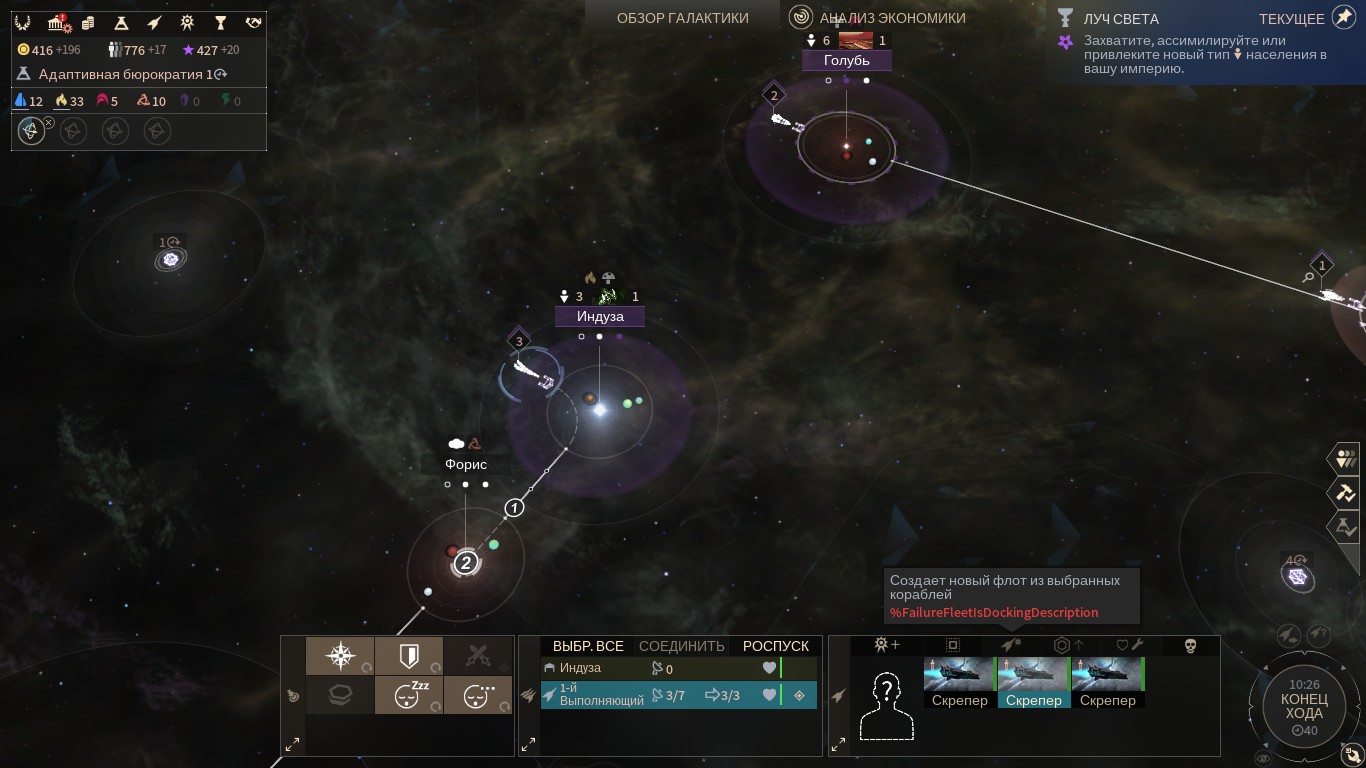Activate the shield guard fleet action
The height and width of the screenshot is (768, 1366).
pos(409,656)
